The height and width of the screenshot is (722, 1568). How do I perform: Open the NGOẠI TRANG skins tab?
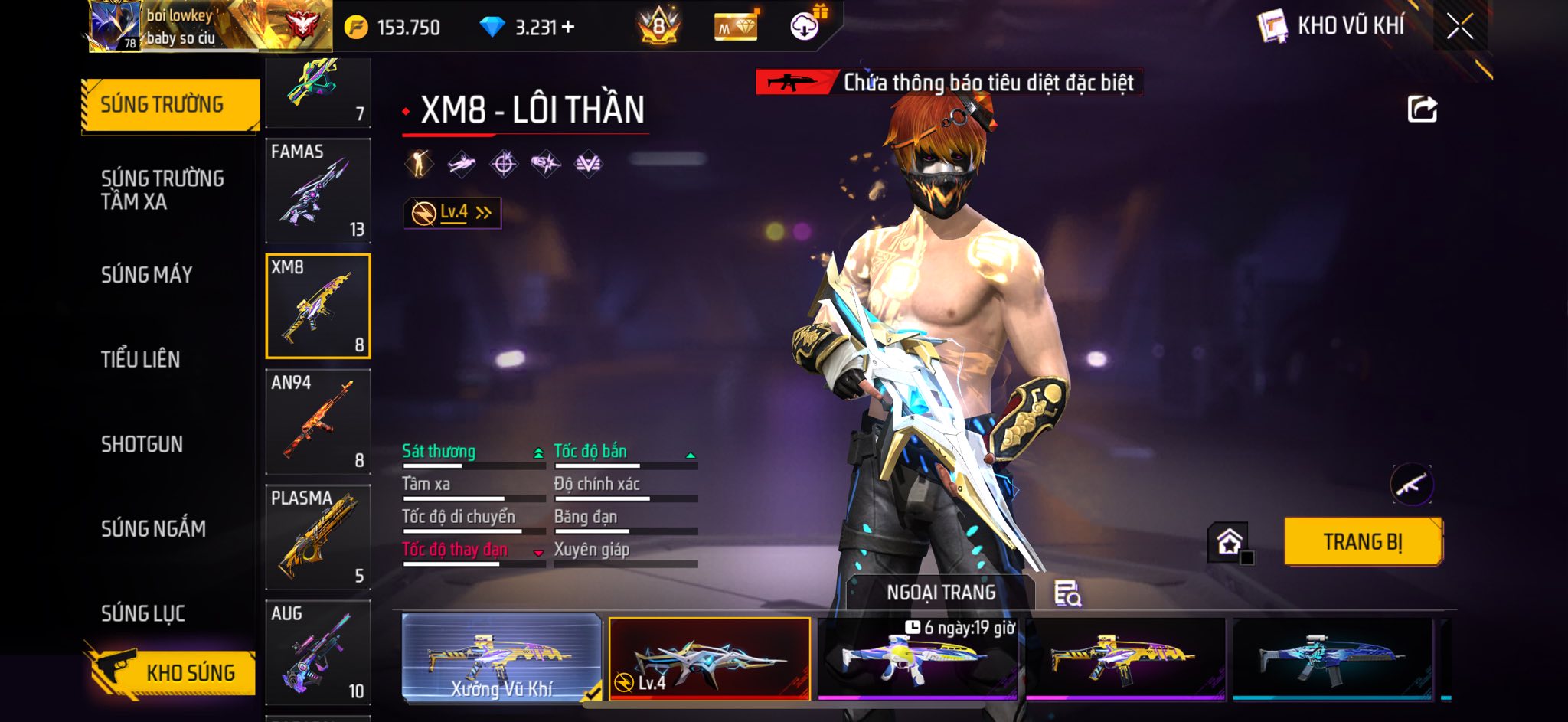click(941, 593)
